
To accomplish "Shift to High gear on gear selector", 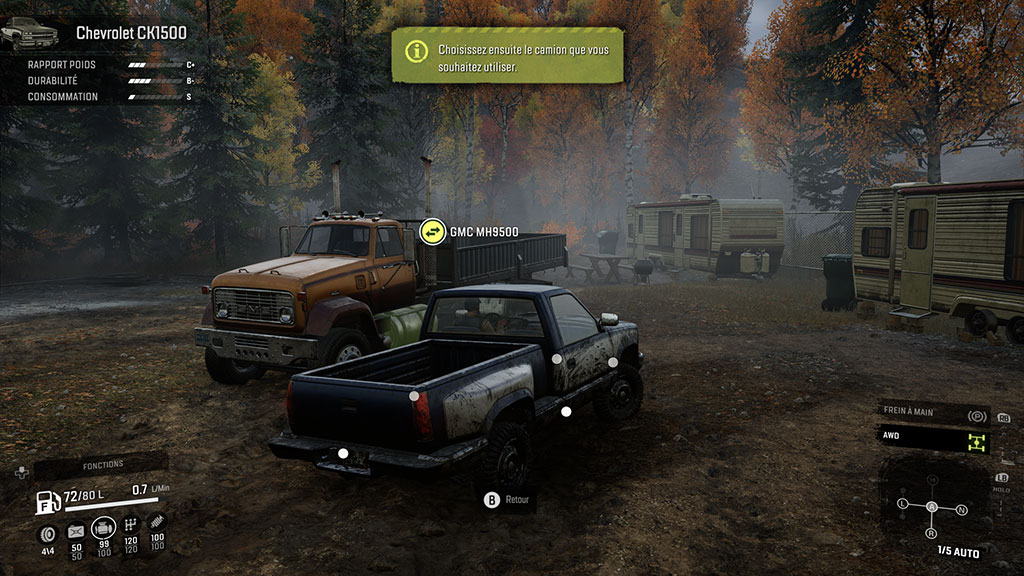I will tap(932, 481).
